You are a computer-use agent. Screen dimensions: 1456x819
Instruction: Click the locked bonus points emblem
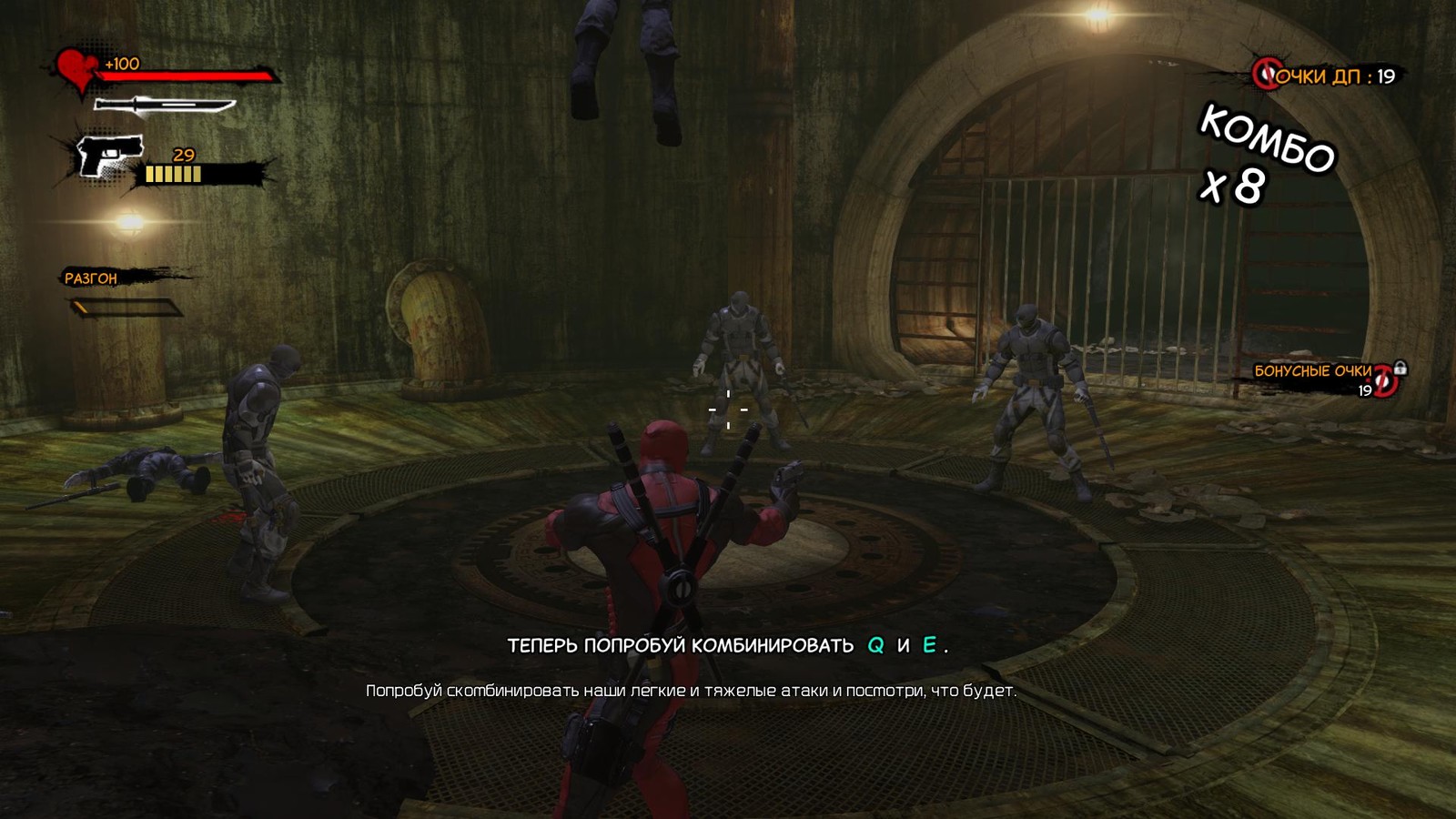pyautogui.click(x=1386, y=379)
